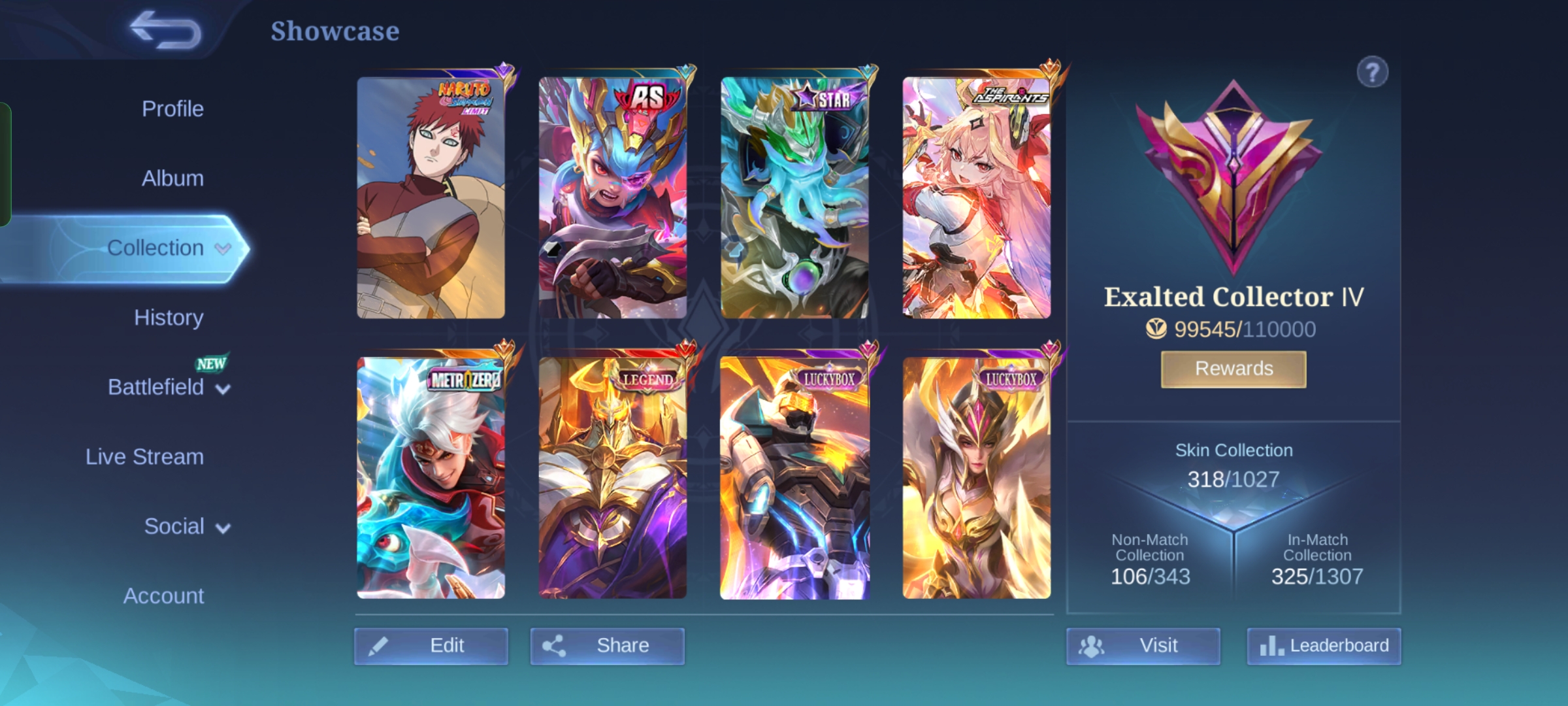1568x706 pixels.
Task: Choose the STAR skin card
Action: click(x=794, y=197)
